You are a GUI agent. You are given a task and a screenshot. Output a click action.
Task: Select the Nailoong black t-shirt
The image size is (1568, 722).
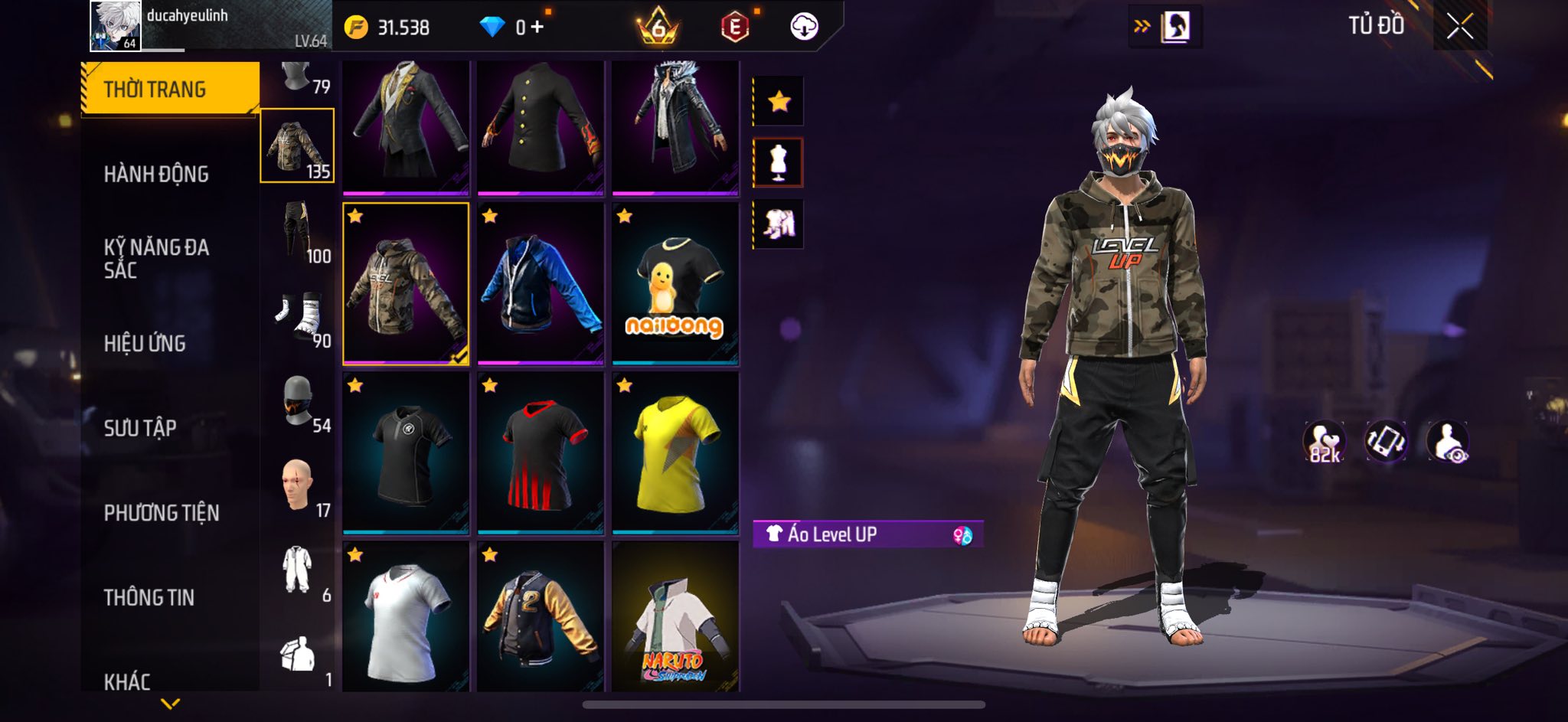coord(675,283)
